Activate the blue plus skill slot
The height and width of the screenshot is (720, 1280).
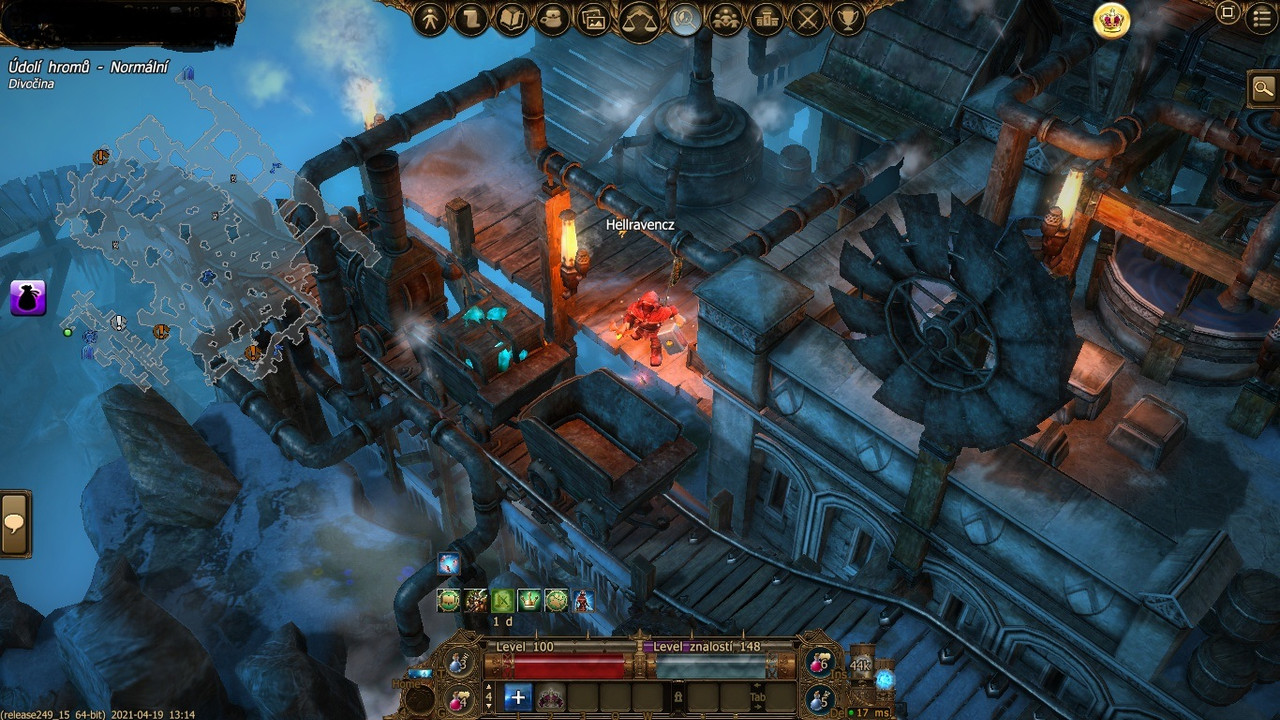point(517,697)
